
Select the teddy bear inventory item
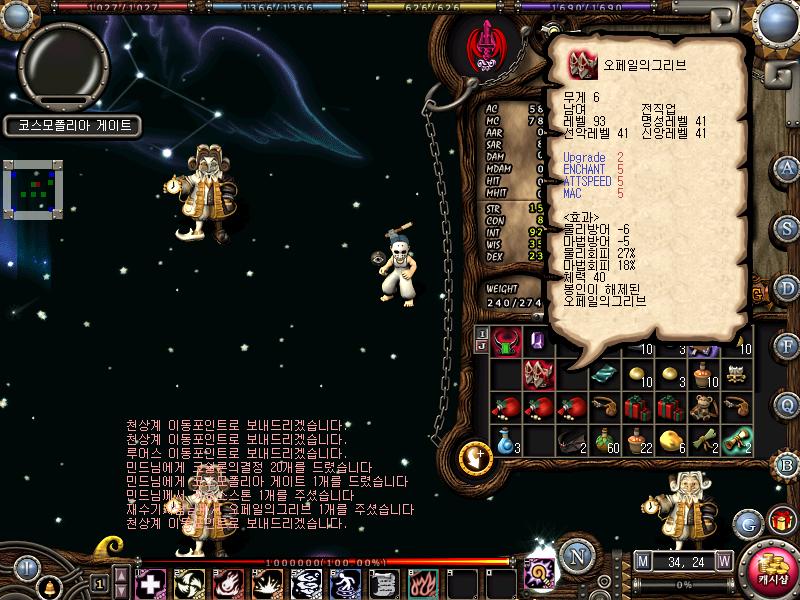pyautogui.click(x=706, y=407)
